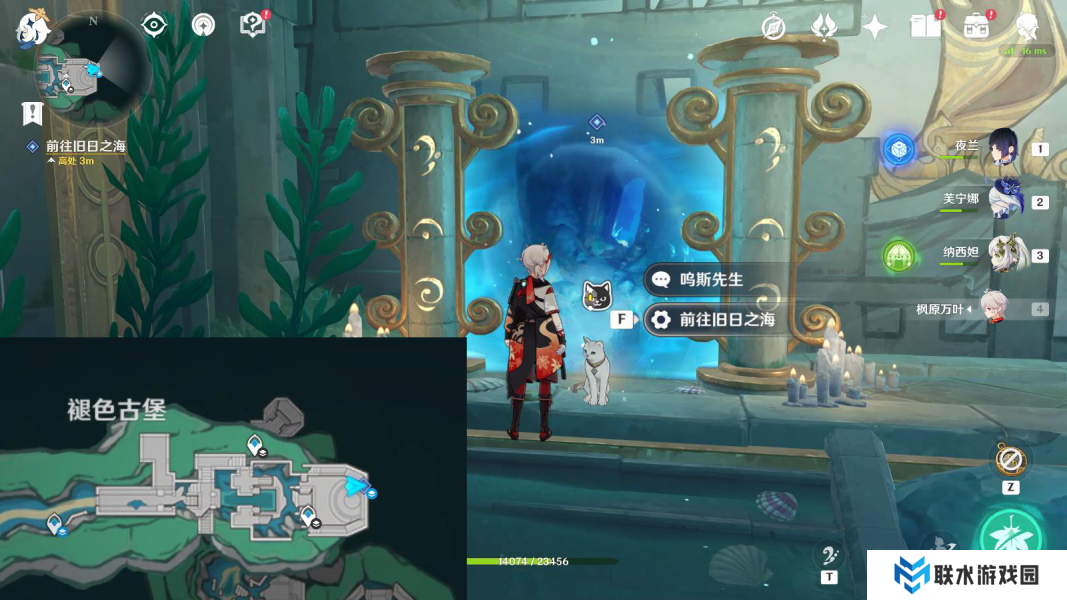Screen dimensions: 1067x600
Task: Select the tracked quest 前往旧日之海 in the tracker
Action: 86,147
